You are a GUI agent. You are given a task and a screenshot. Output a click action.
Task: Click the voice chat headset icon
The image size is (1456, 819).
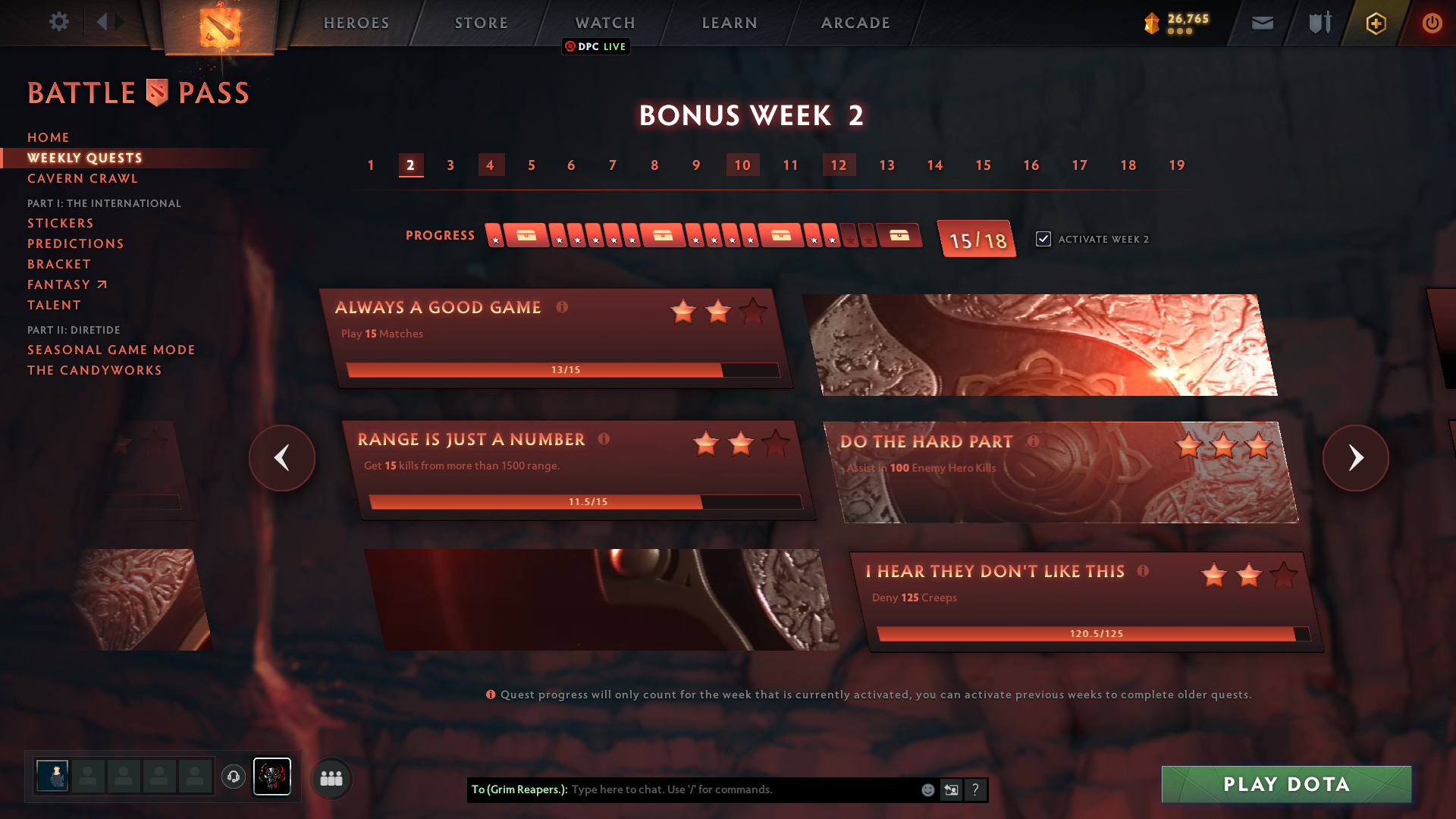(x=234, y=778)
